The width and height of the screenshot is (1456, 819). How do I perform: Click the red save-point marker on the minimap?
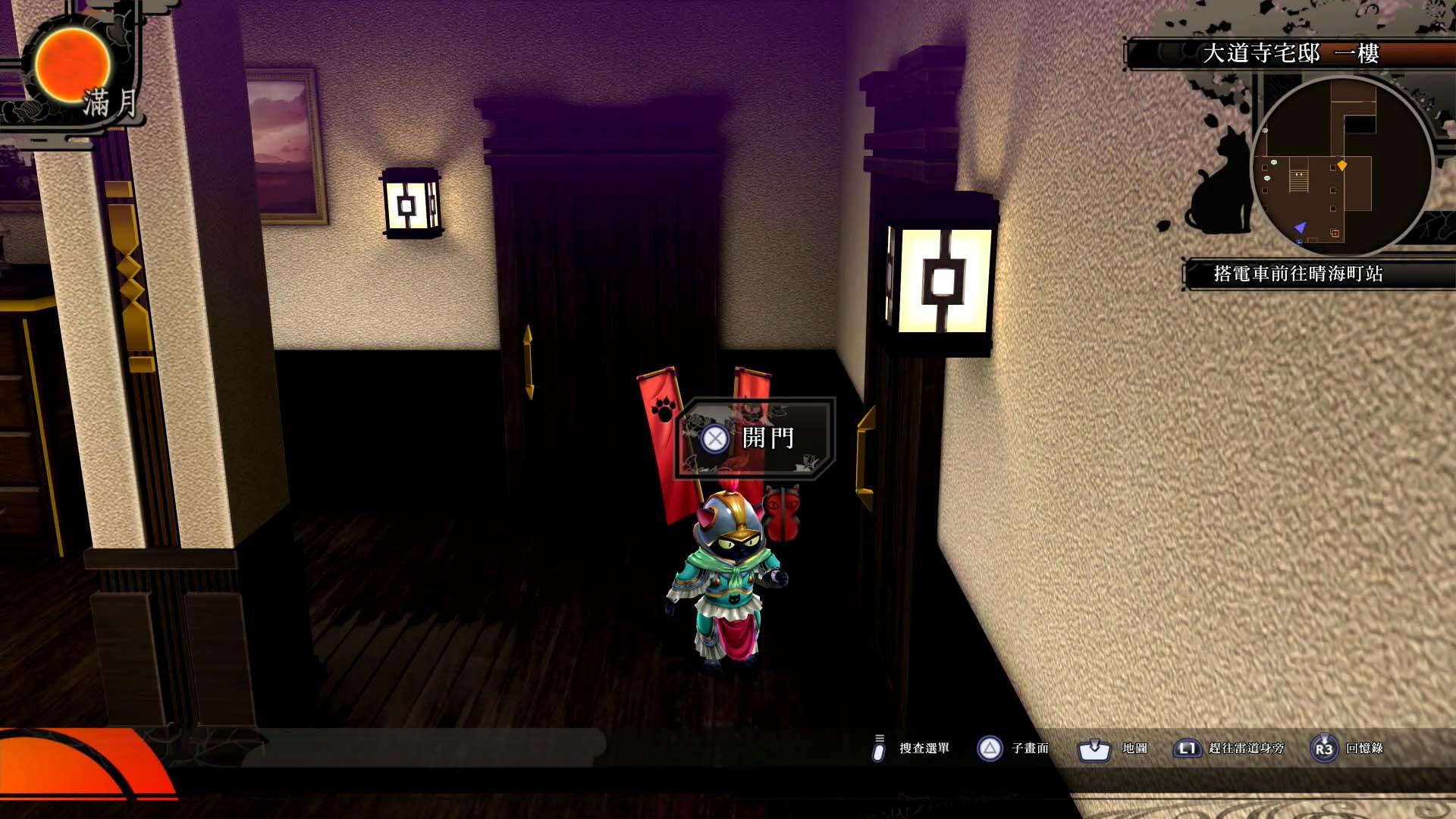[x=1335, y=234]
